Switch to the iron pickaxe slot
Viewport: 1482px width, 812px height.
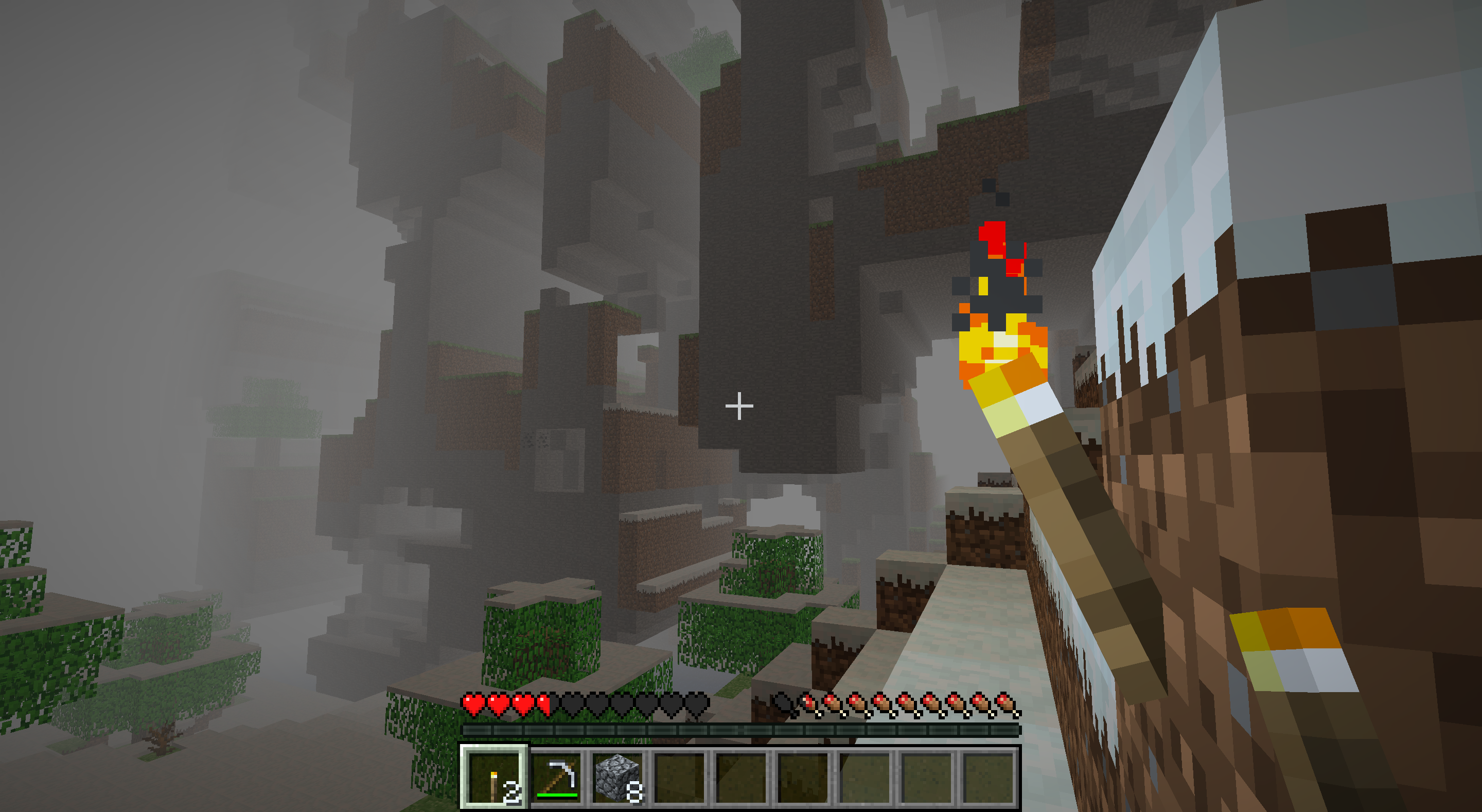(556, 778)
